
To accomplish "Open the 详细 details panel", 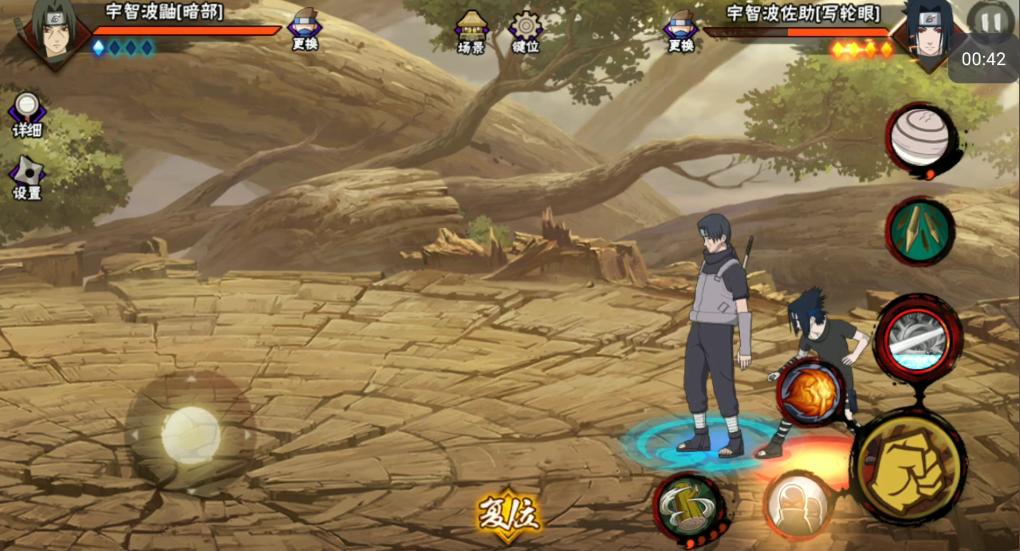I will [27, 116].
